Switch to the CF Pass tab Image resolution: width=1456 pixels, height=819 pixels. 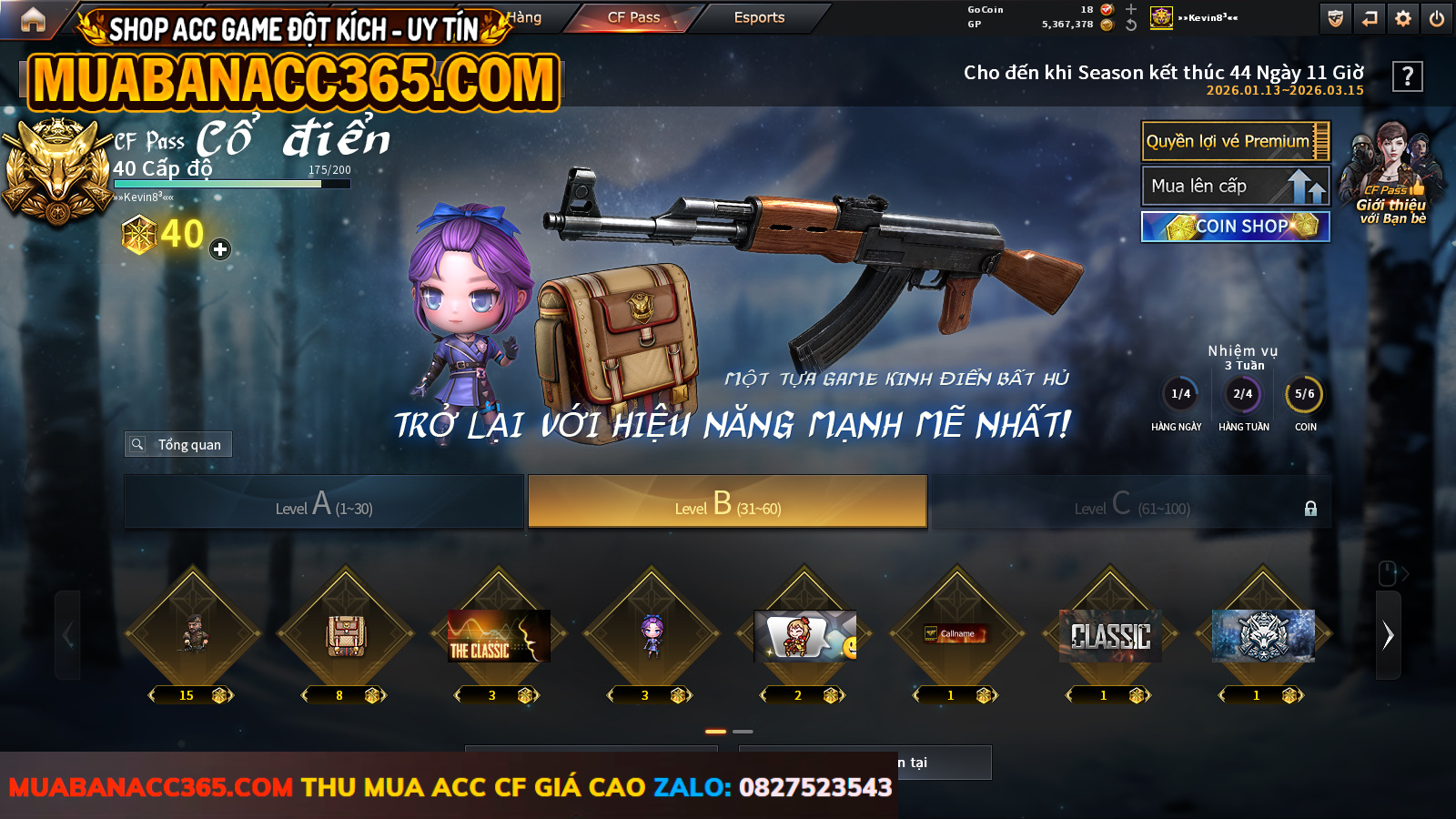coord(633,17)
